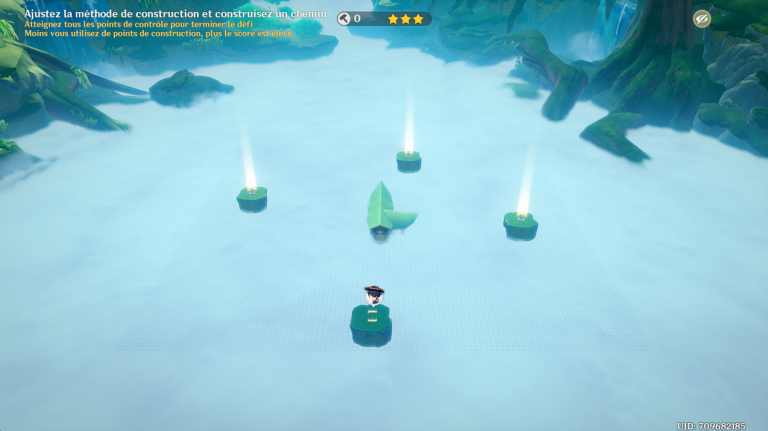
Task: Toggle the crossed-eye hide interface icon
Action: click(x=702, y=18)
